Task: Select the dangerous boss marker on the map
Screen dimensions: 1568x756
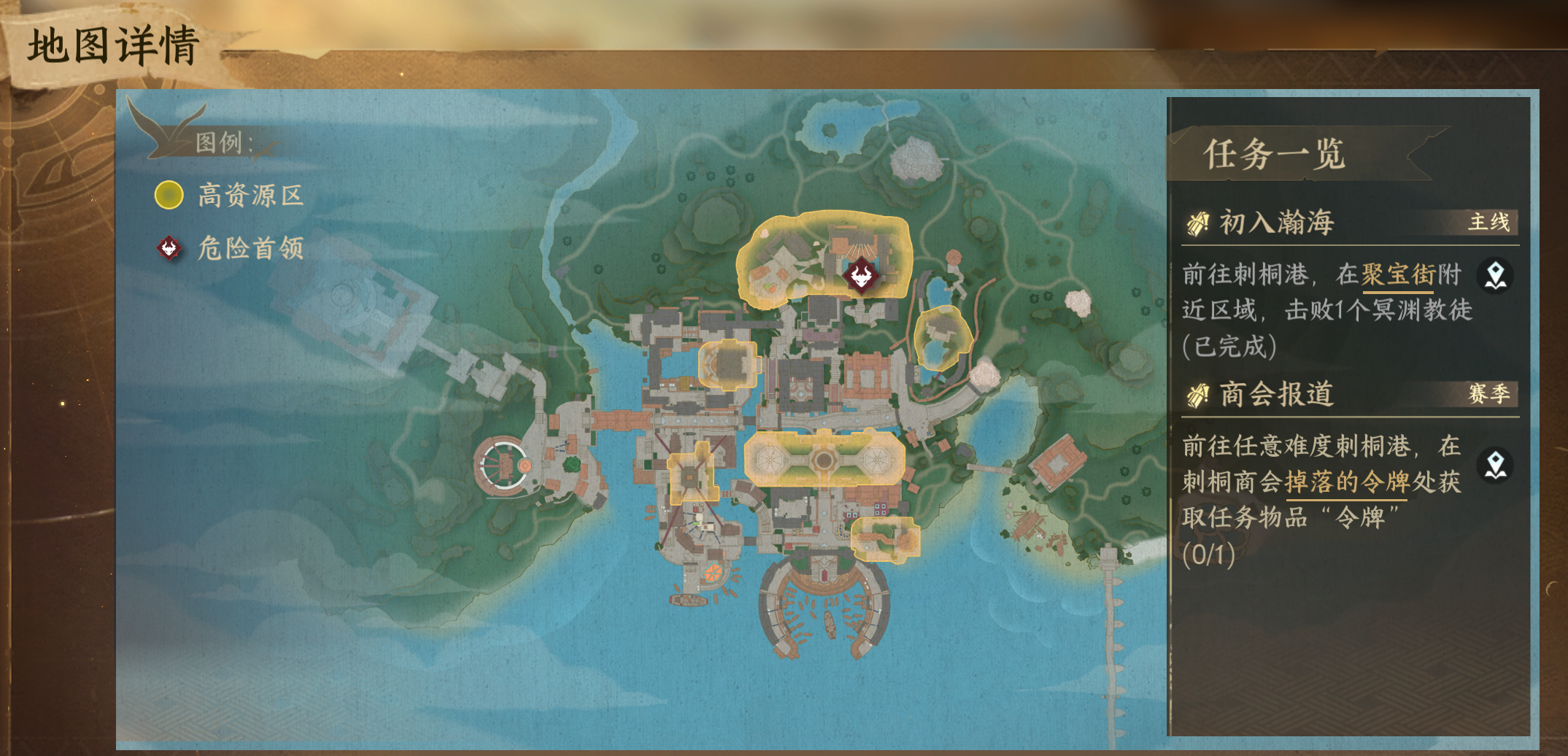Action: pos(860,276)
